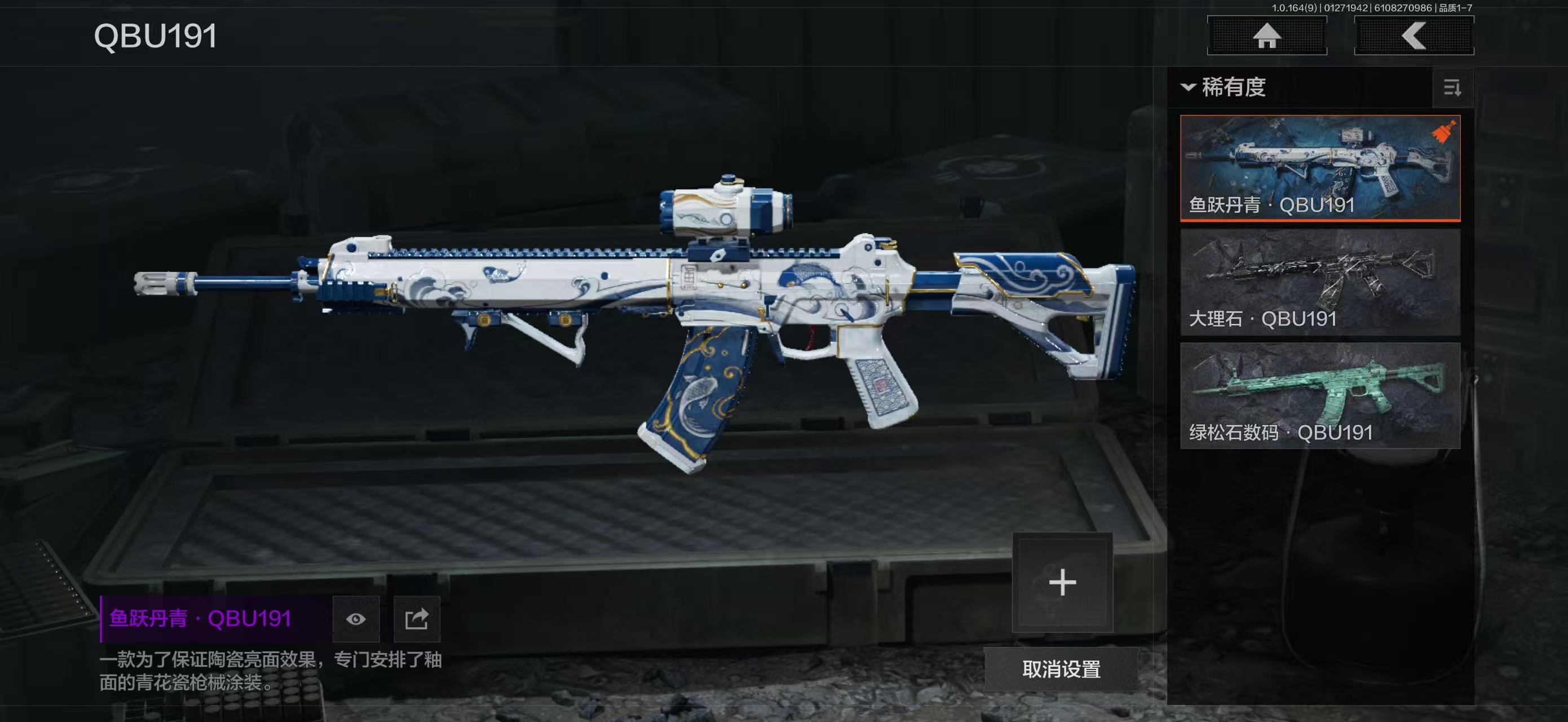Toggle the sort order icon
The image size is (1568, 722).
point(1452,88)
